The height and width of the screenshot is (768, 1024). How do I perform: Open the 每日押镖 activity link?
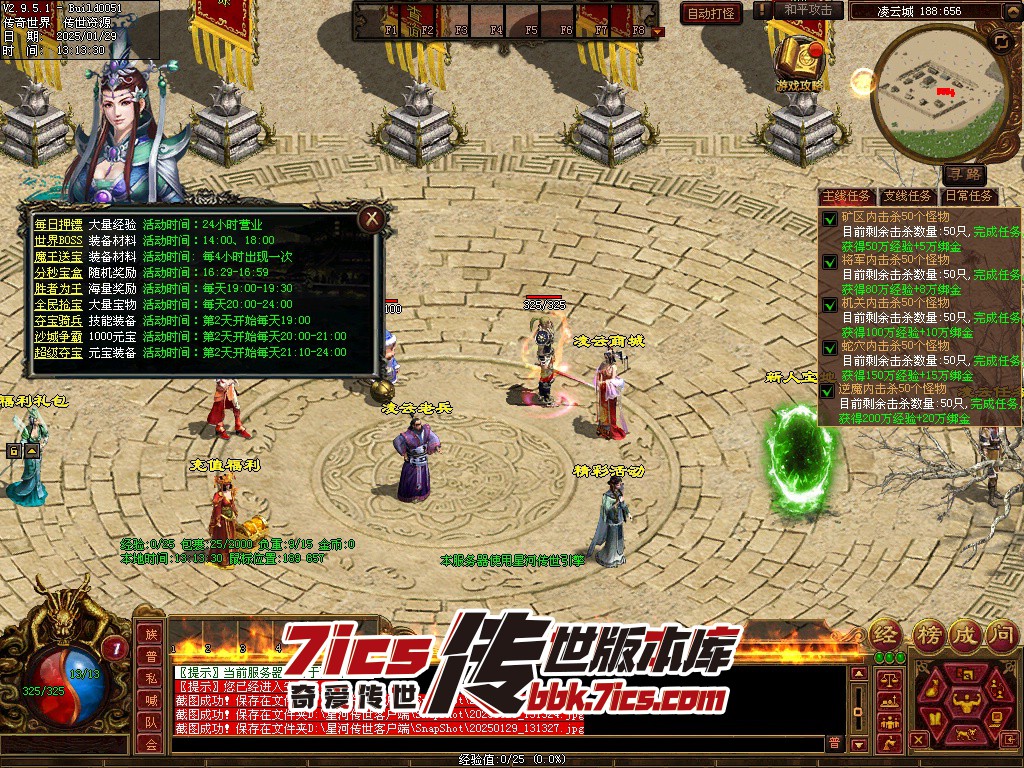pos(59,224)
